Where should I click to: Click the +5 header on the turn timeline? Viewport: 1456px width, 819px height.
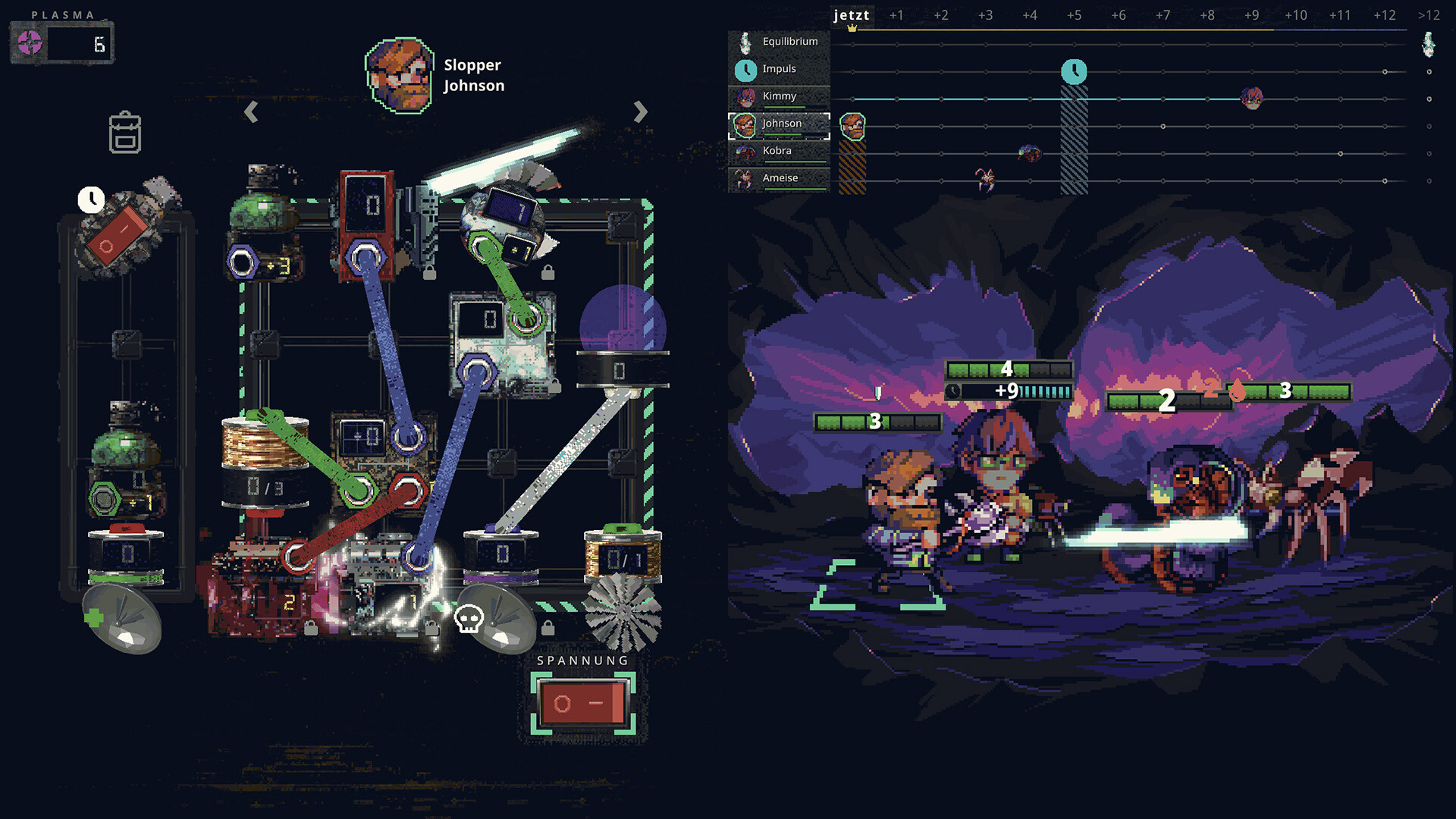[x=1075, y=15]
